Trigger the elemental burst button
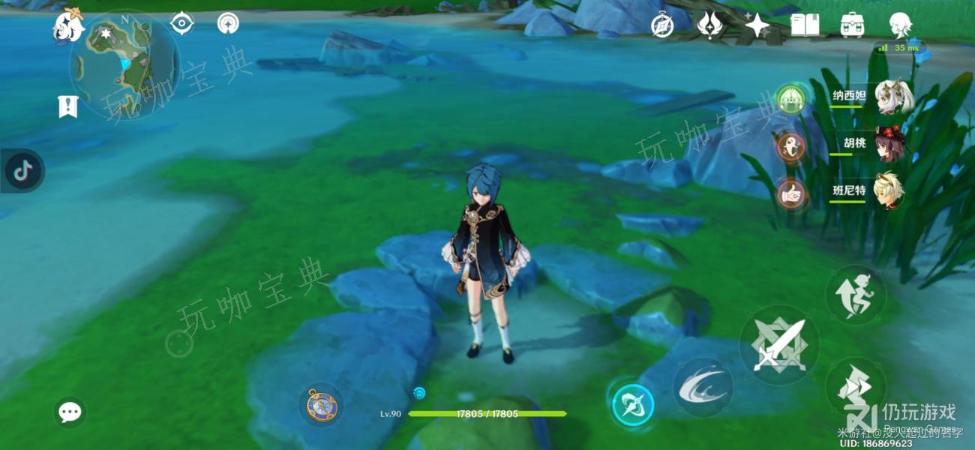This screenshot has width=975, height=450. (x=633, y=405)
